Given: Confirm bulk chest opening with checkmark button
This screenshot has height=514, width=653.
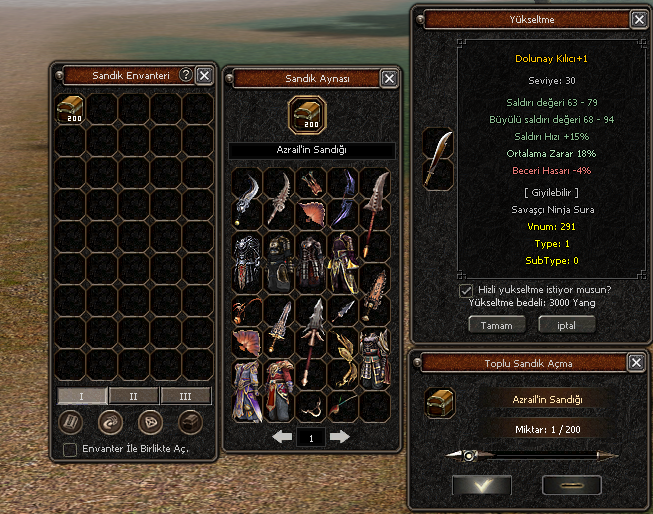Looking at the screenshot, I should click(x=481, y=485).
